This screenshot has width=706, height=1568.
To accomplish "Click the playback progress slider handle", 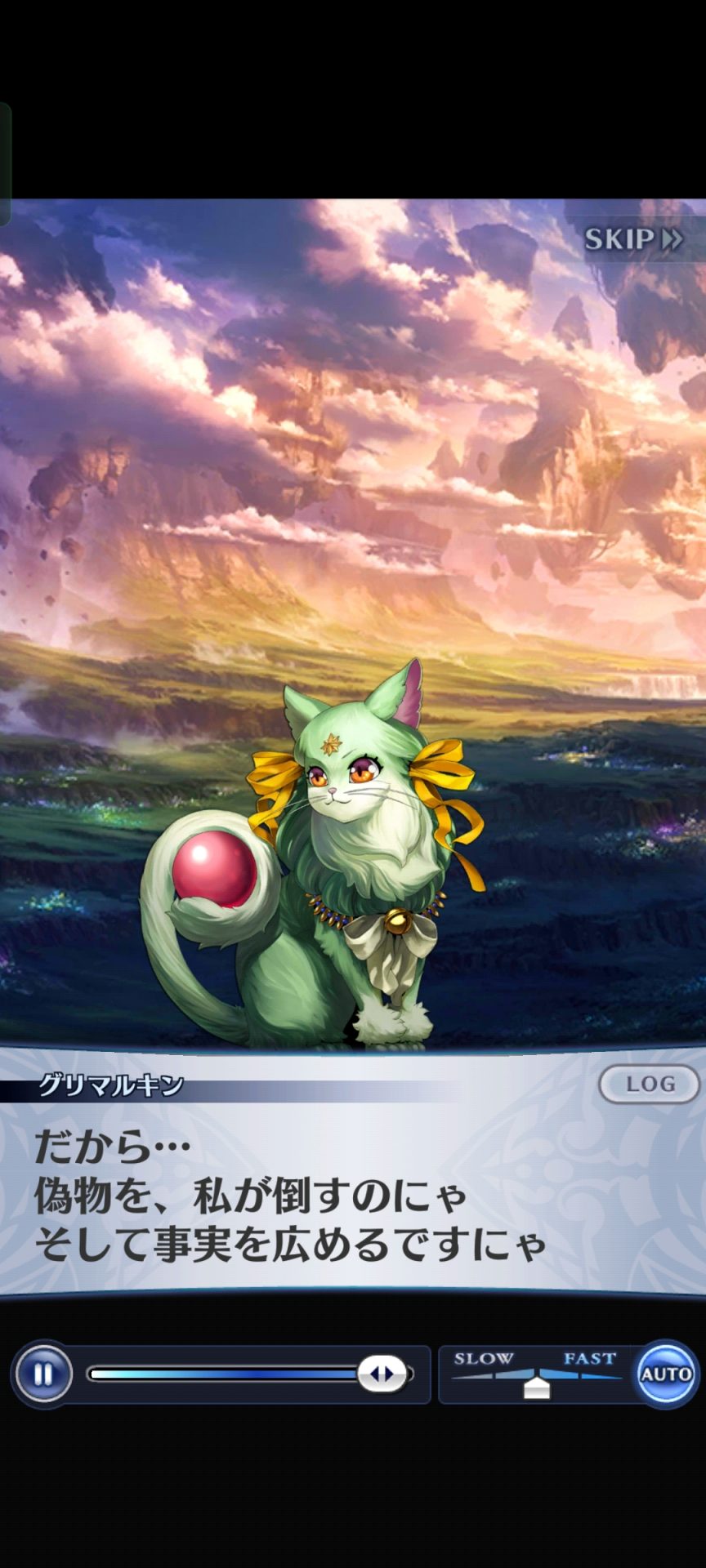I will [x=382, y=1374].
